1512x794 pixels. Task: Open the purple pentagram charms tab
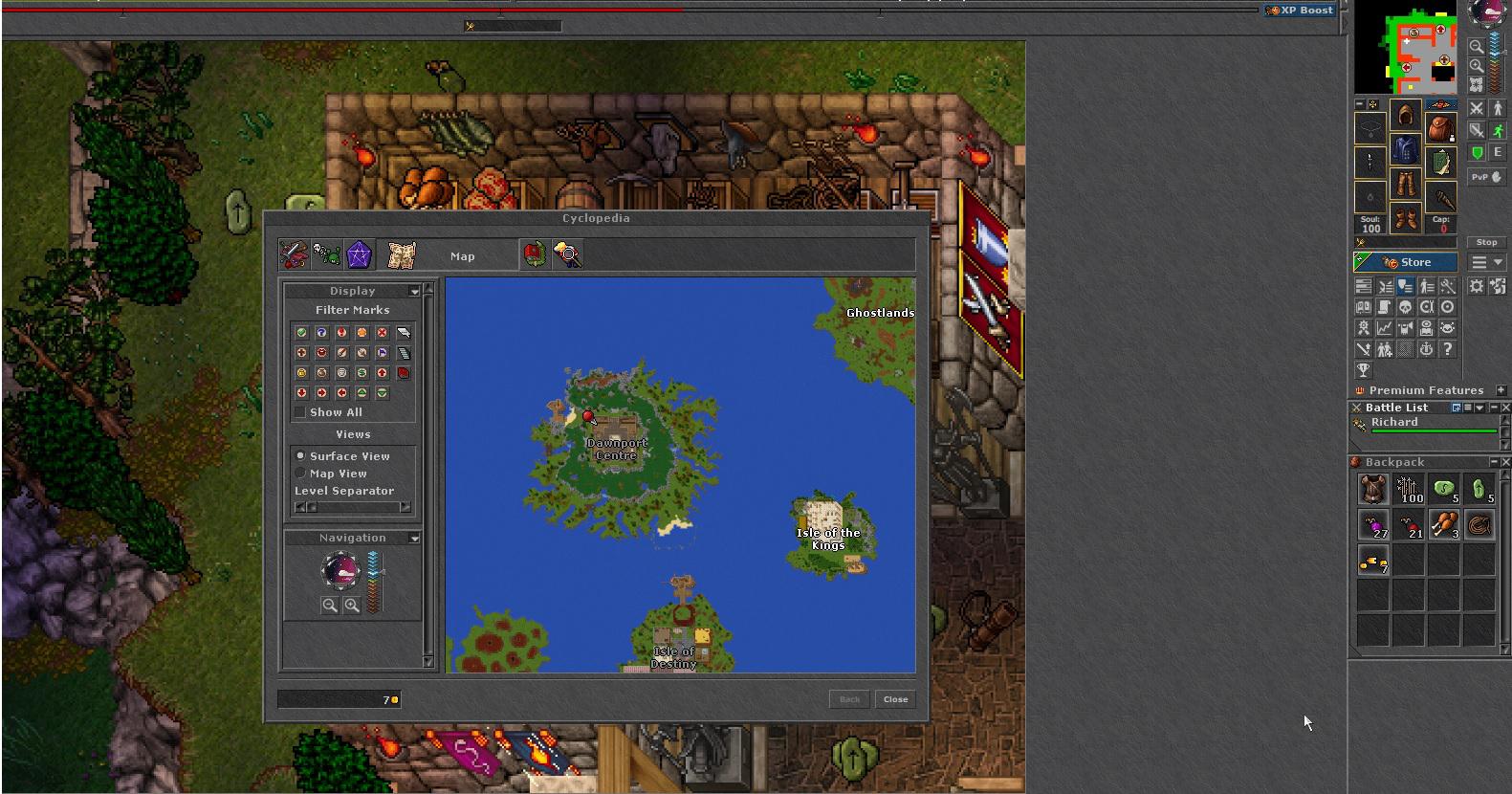359,254
